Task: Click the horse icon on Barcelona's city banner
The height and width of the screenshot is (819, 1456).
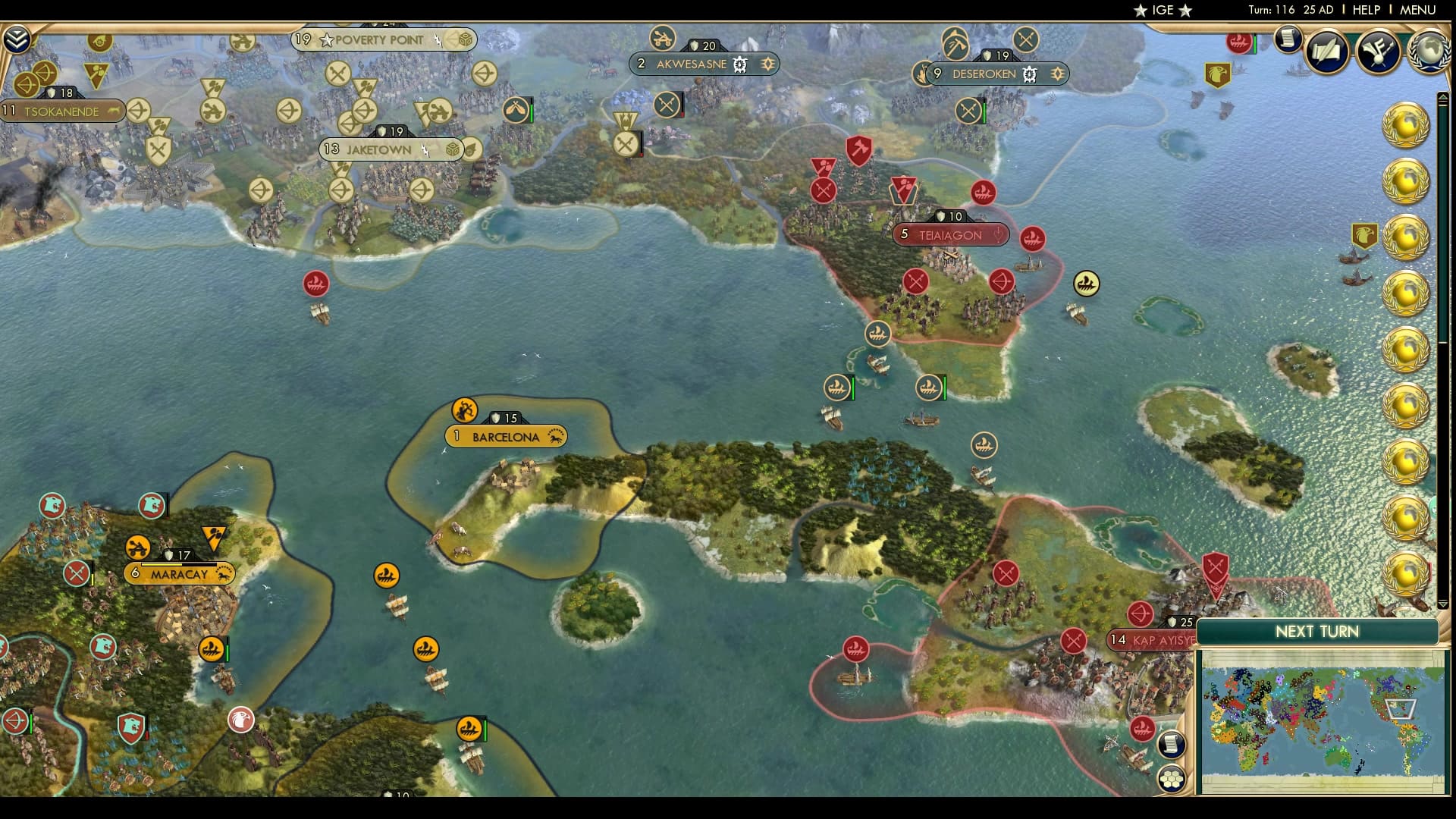Action: 557,437
